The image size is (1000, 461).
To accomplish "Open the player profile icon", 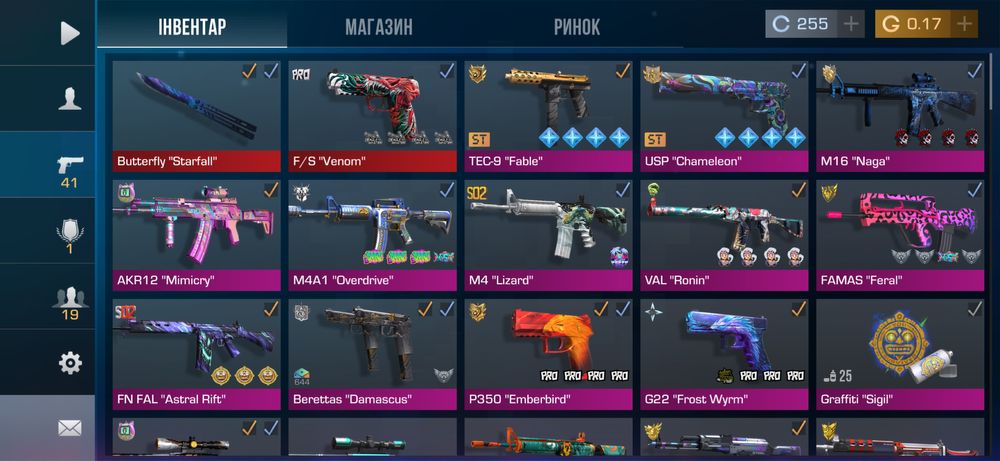I will click(x=69, y=98).
